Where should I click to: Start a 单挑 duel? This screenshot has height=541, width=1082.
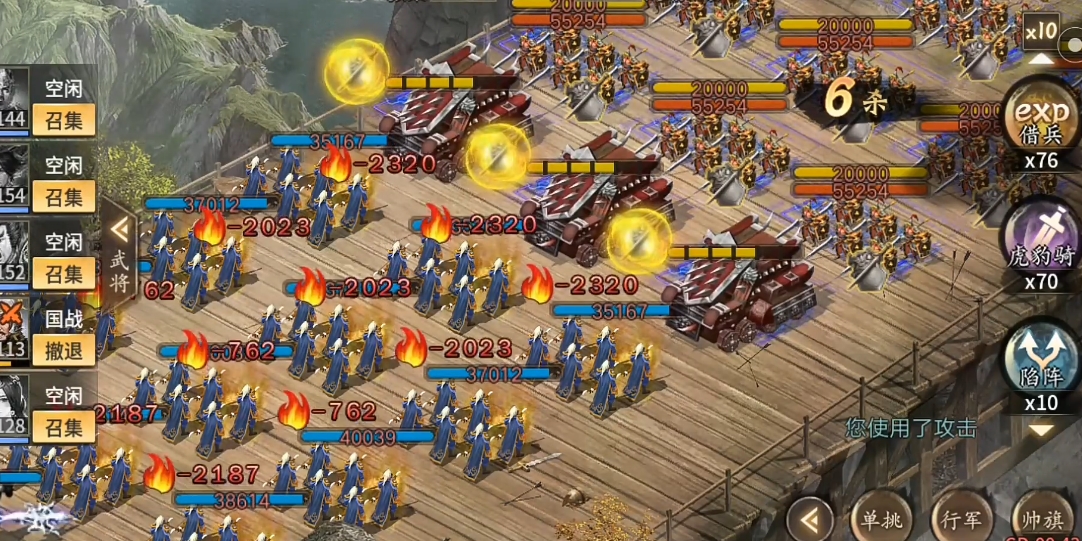(881, 519)
